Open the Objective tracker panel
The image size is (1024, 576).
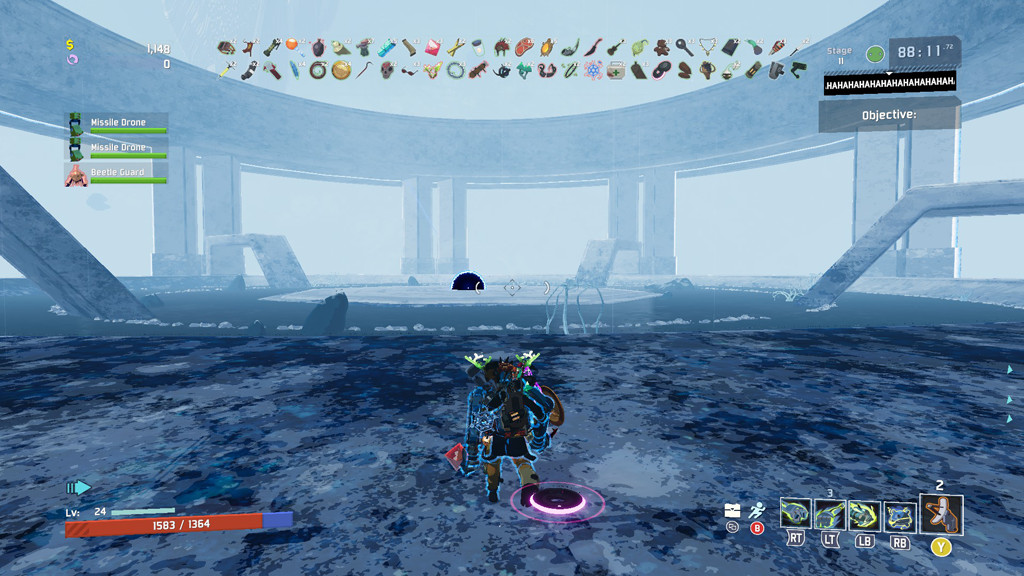[x=889, y=115]
